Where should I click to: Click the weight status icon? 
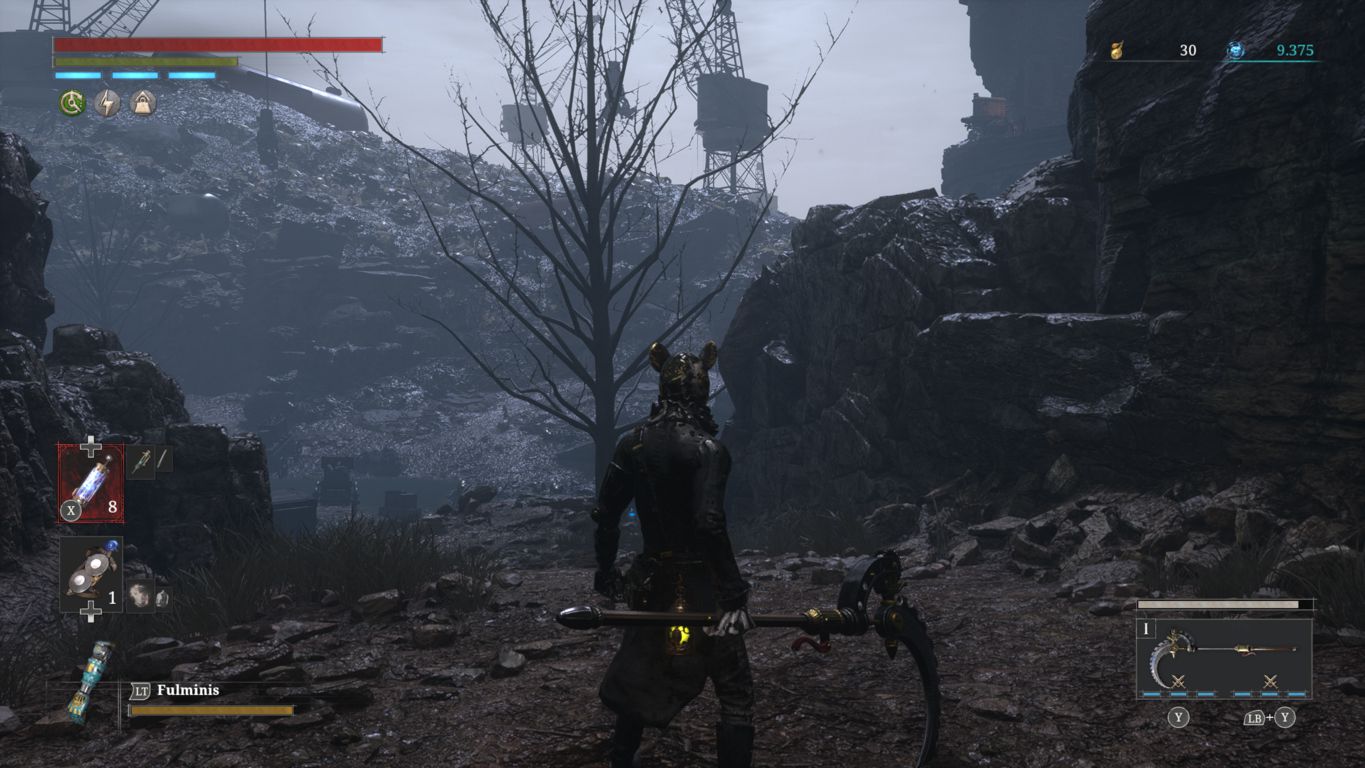pyautogui.click(x=143, y=102)
